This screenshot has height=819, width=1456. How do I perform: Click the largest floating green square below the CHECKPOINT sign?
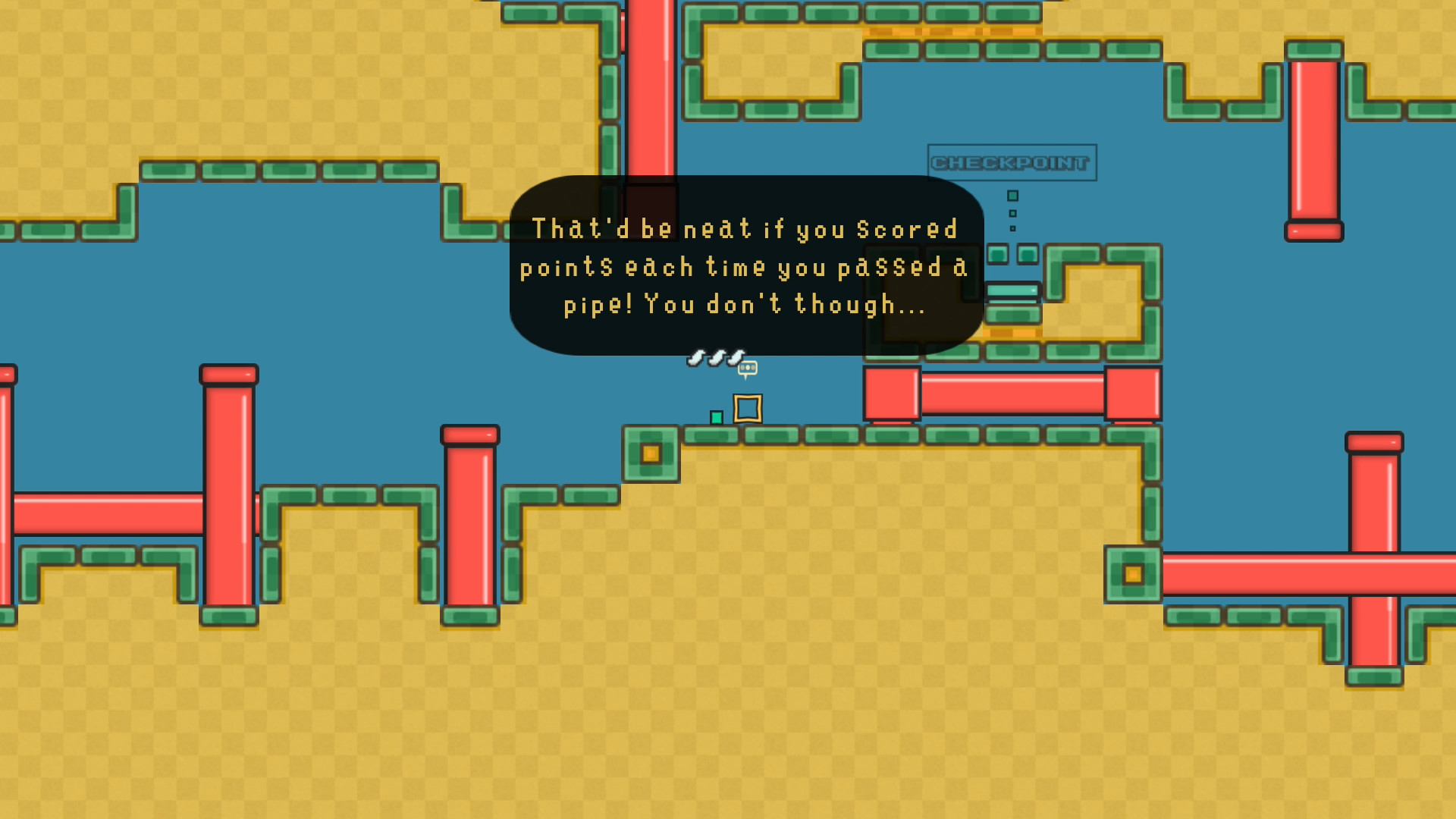tap(1012, 196)
